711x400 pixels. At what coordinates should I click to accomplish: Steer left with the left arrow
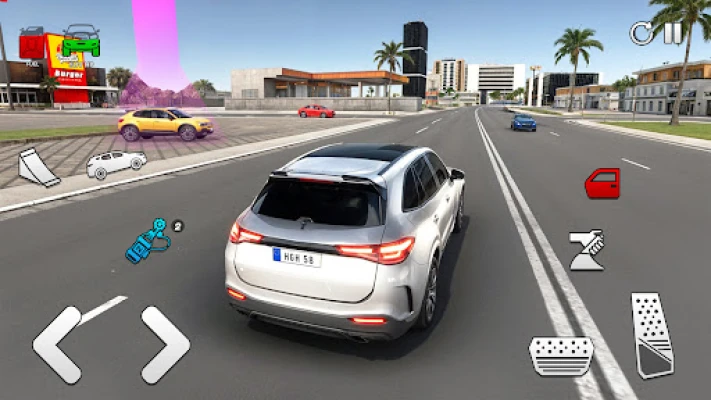tap(56, 344)
